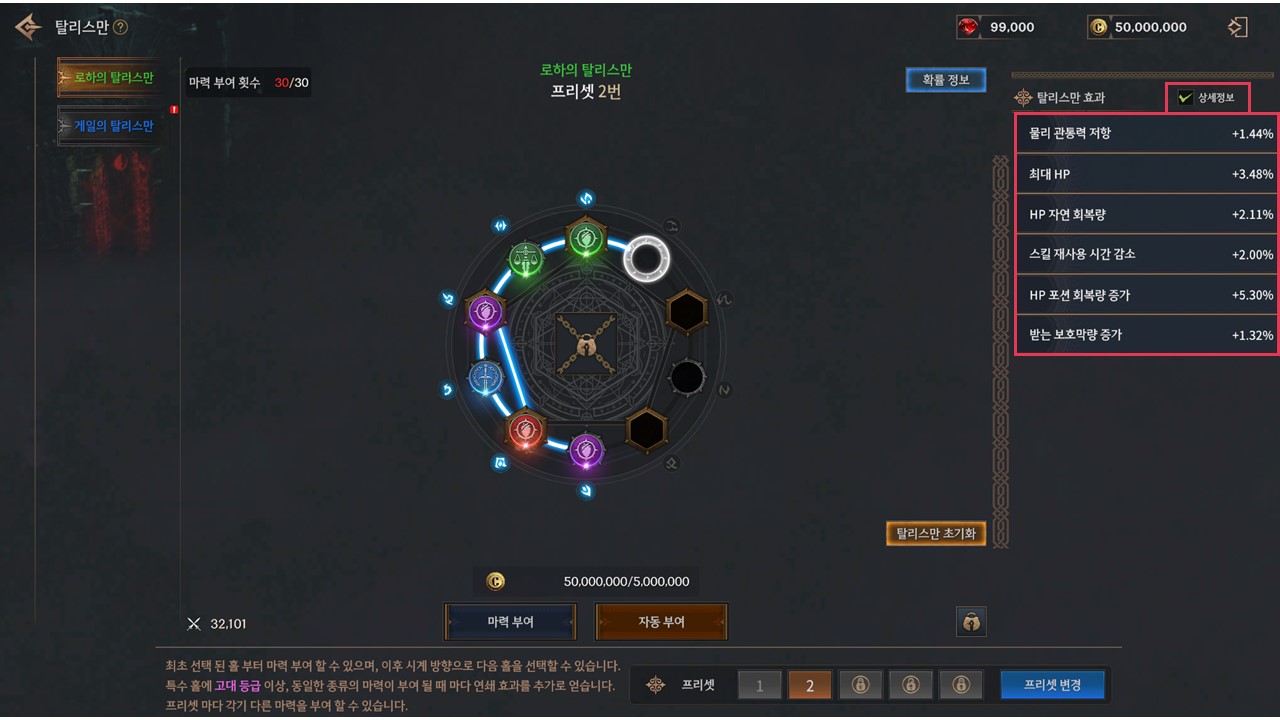Open the talisman help question mark
1280x720 pixels.
click(121, 28)
